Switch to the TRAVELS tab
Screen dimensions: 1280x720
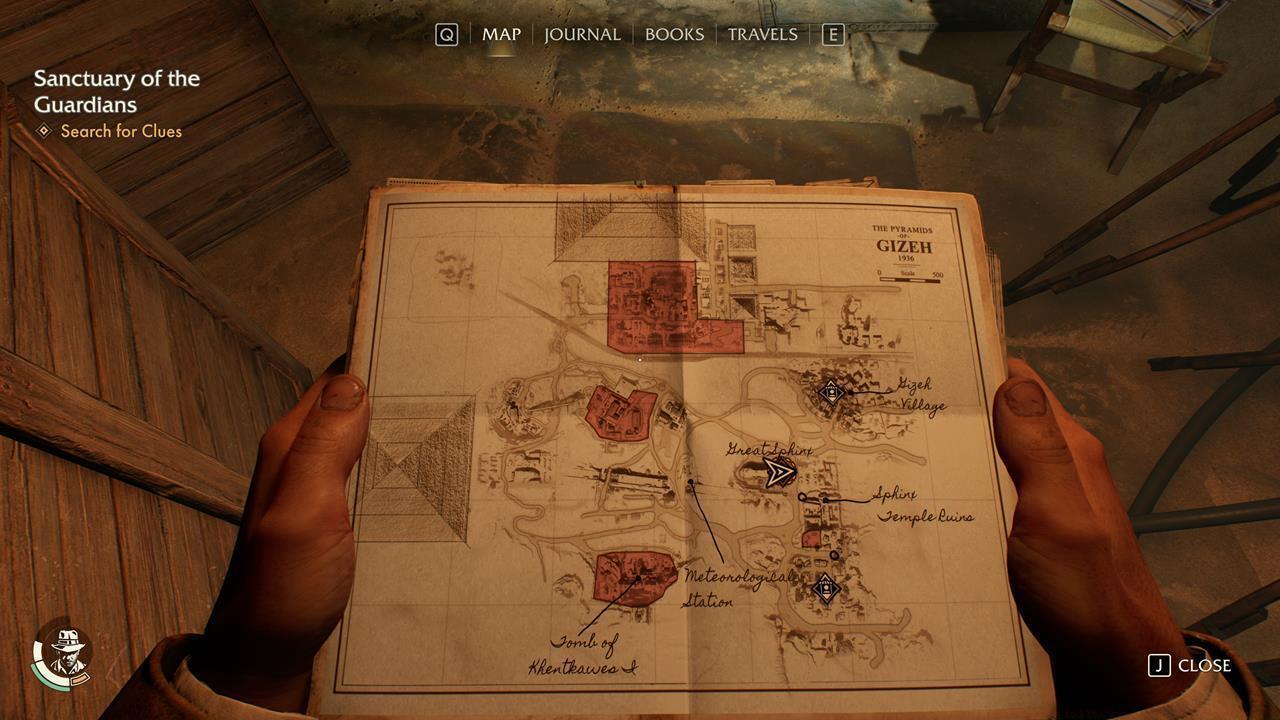(764, 34)
